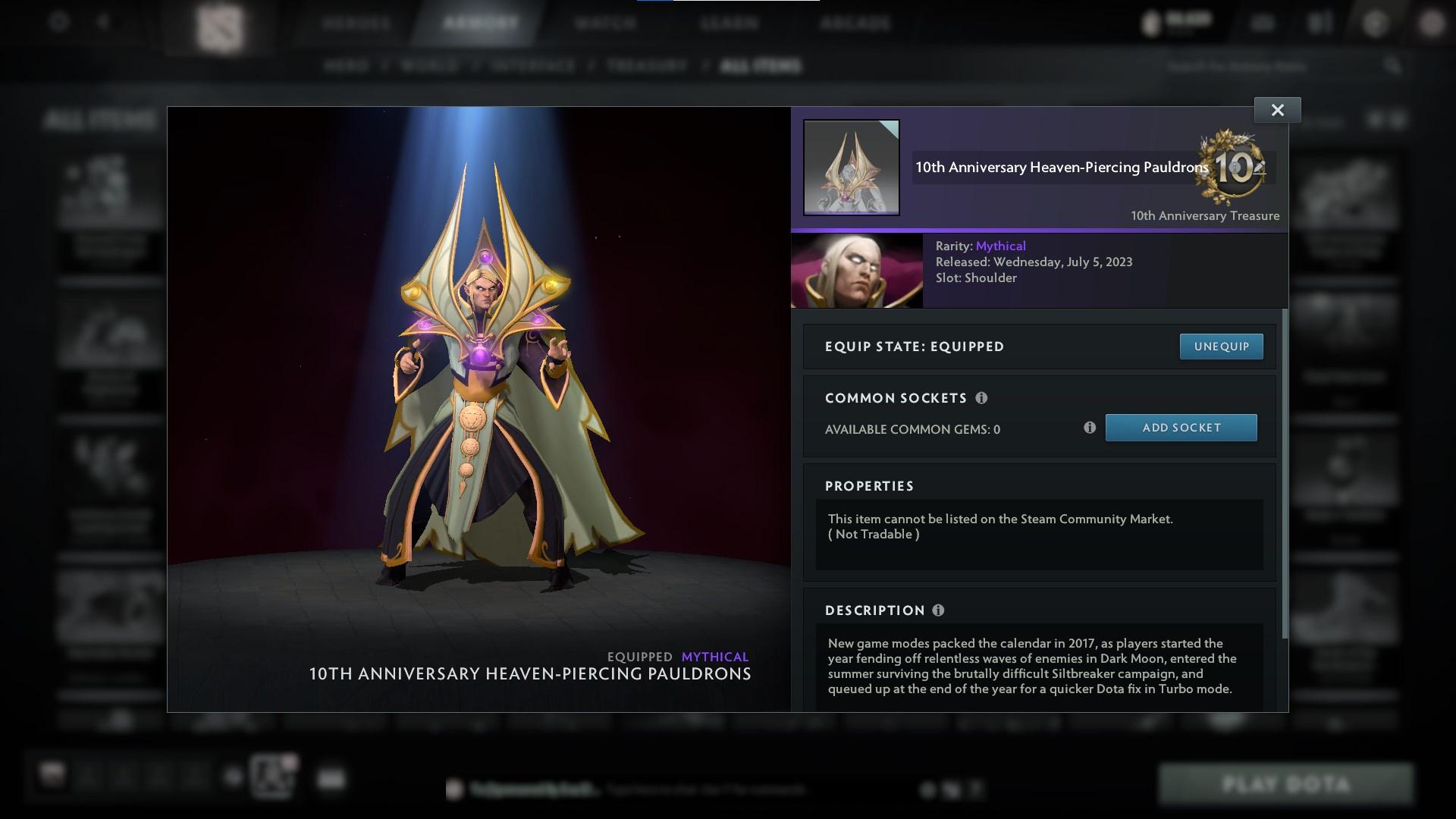Open the settings gear in the top-left corner

(x=58, y=23)
